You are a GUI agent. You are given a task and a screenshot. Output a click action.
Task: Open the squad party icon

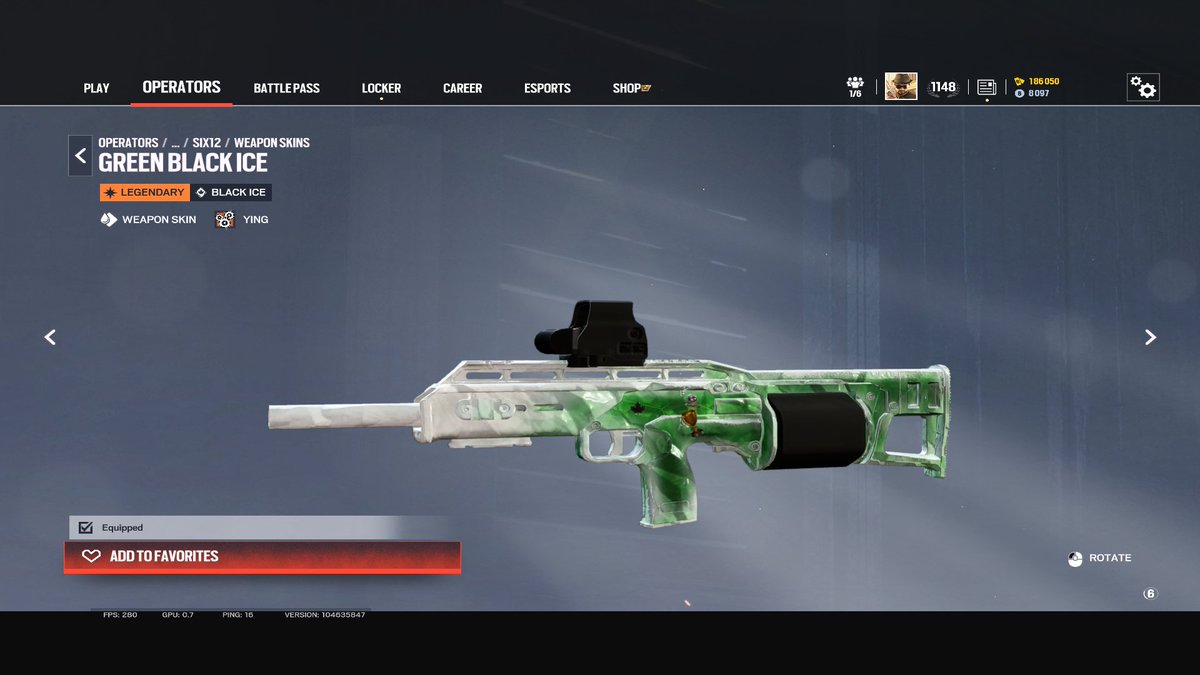(x=855, y=87)
